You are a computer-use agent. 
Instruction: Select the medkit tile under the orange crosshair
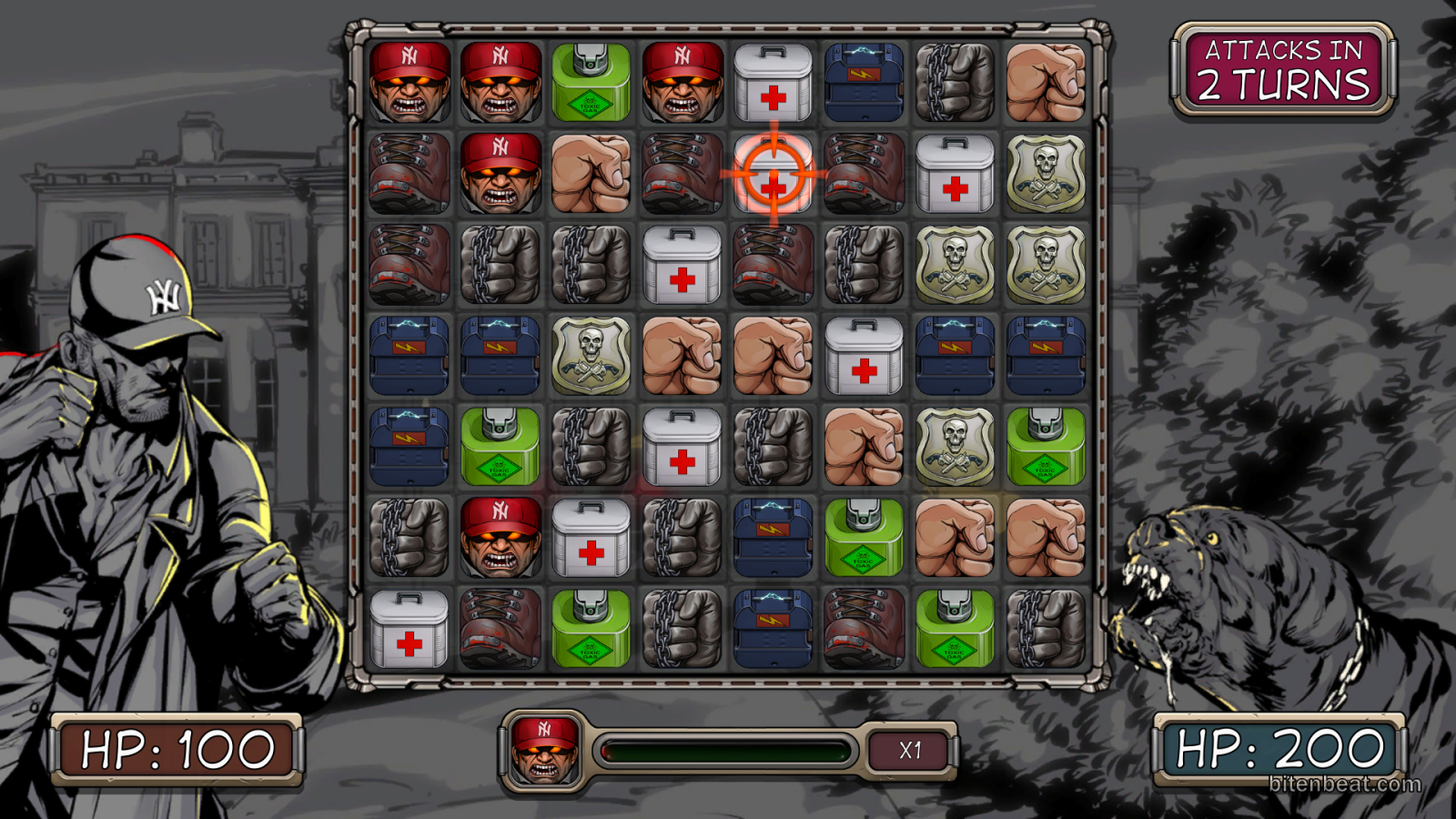[x=773, y=173]
